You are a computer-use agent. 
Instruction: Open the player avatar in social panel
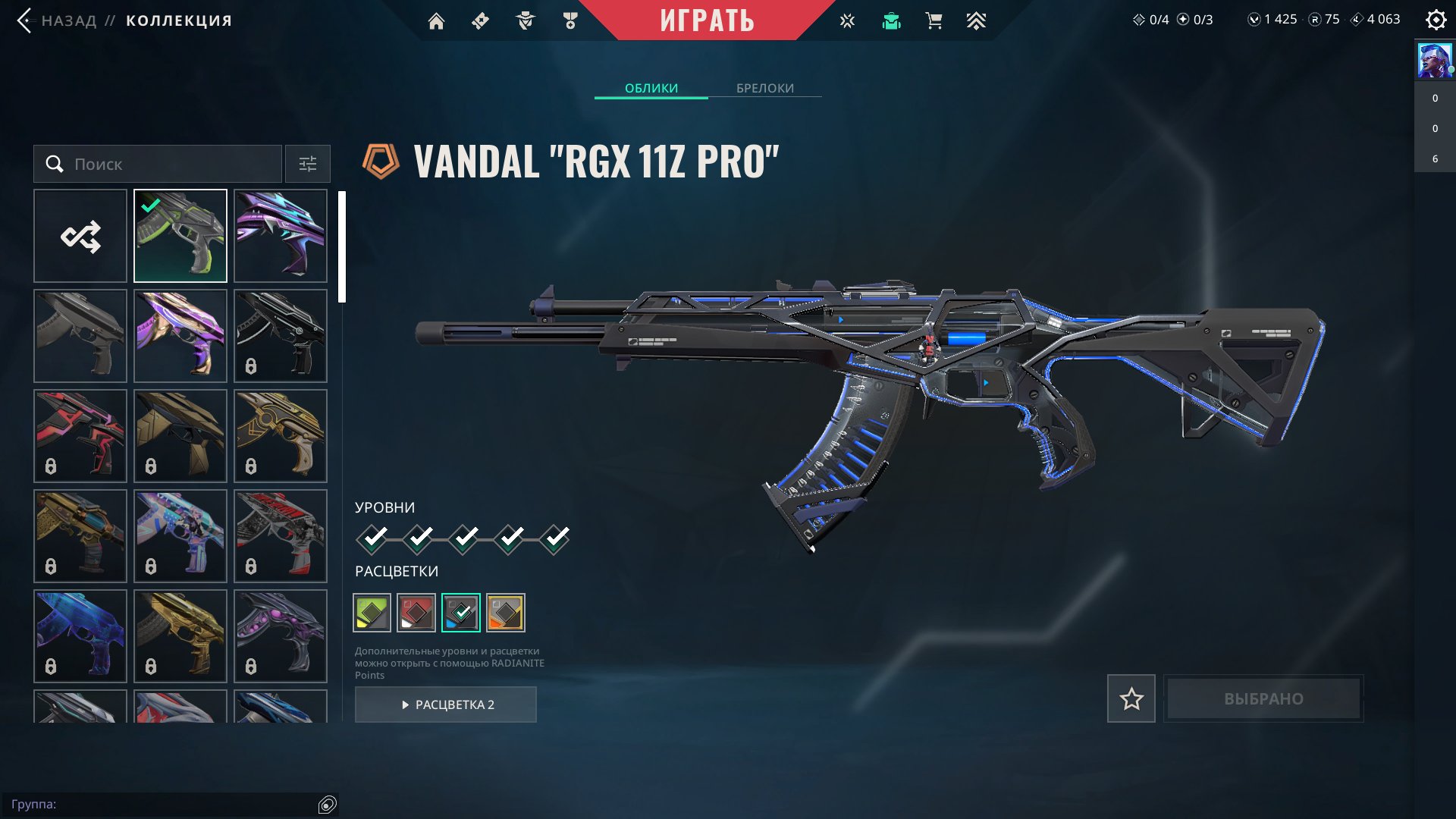(x=1435, y=61)
